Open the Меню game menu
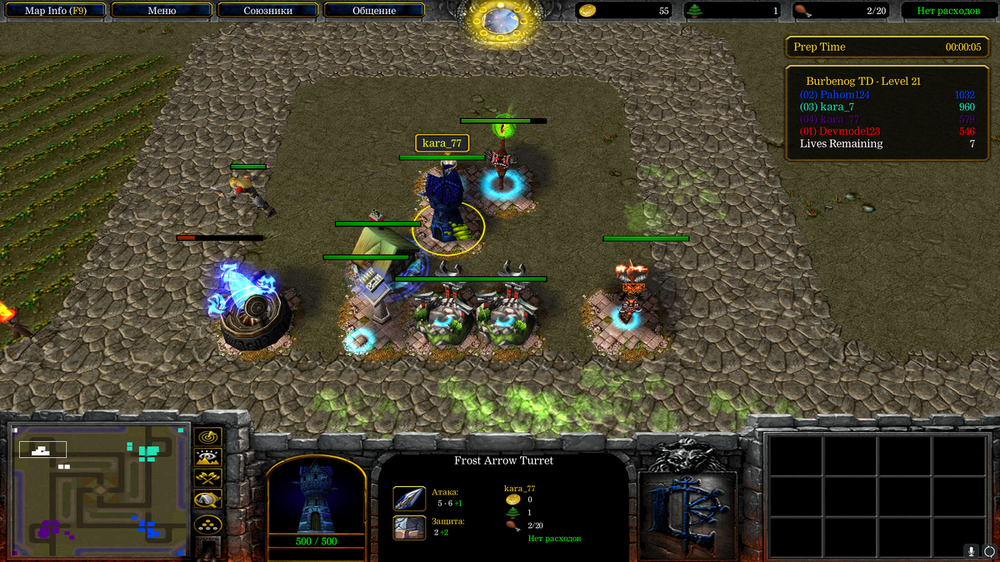 tap(161, 11)
